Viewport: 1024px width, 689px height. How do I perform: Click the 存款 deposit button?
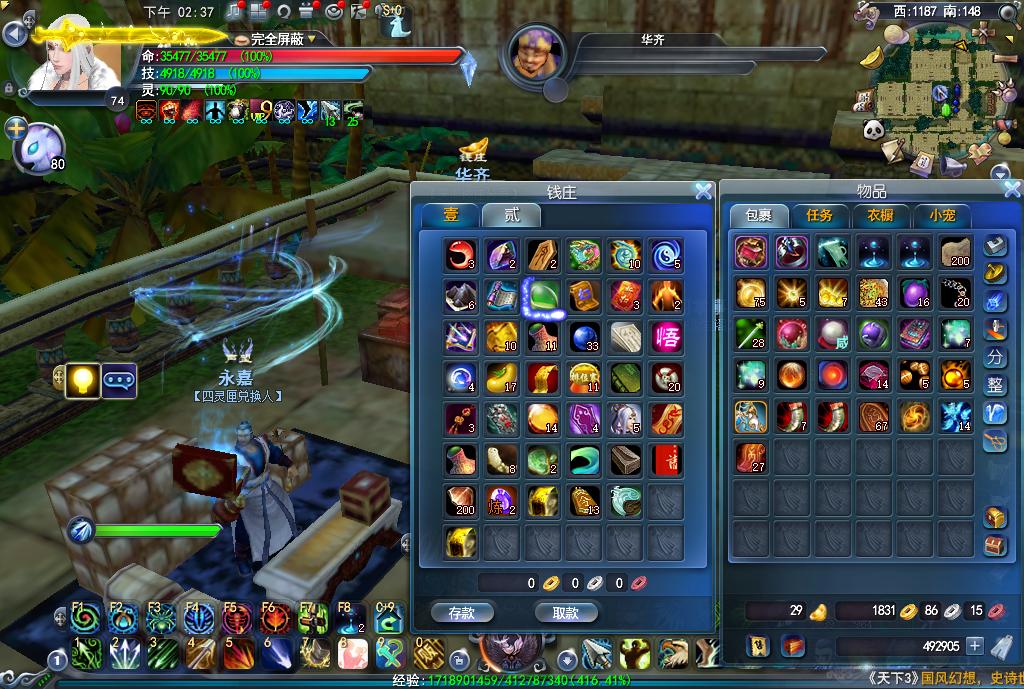(462, 612)
